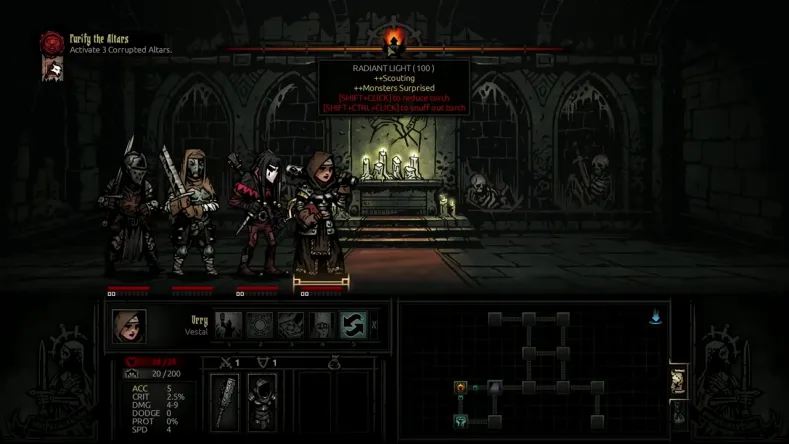
Task: Select the teal altar room on map
Action: click(461, 421)
